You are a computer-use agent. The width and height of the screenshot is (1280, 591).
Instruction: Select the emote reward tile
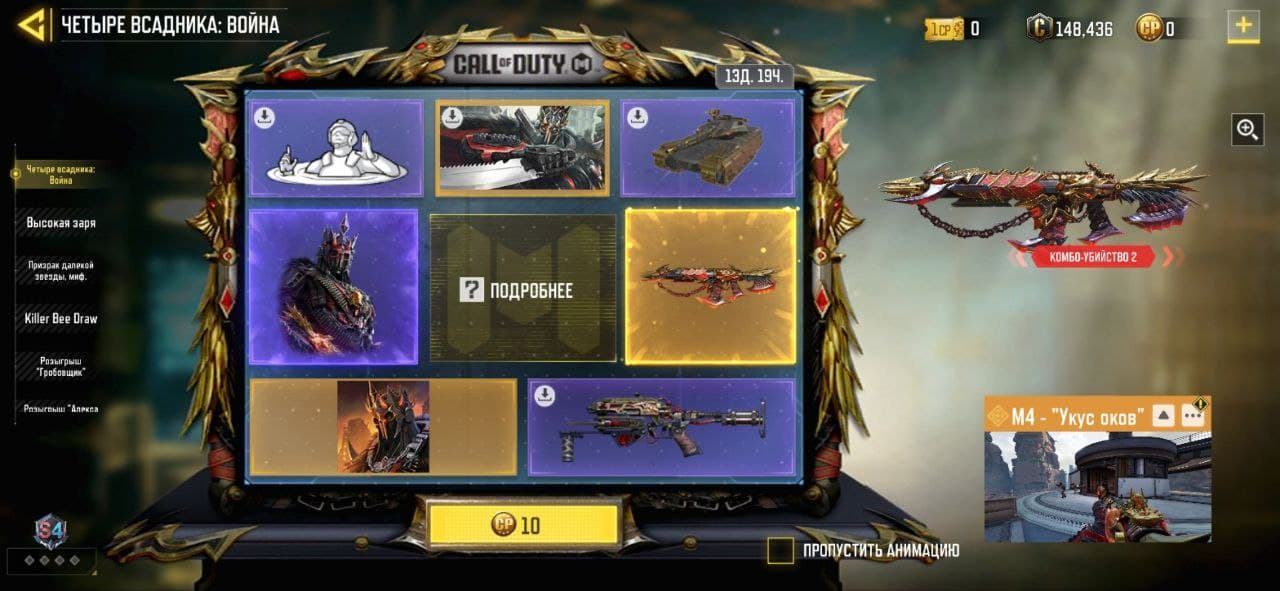pyautogui.click(x=335, y=148)
